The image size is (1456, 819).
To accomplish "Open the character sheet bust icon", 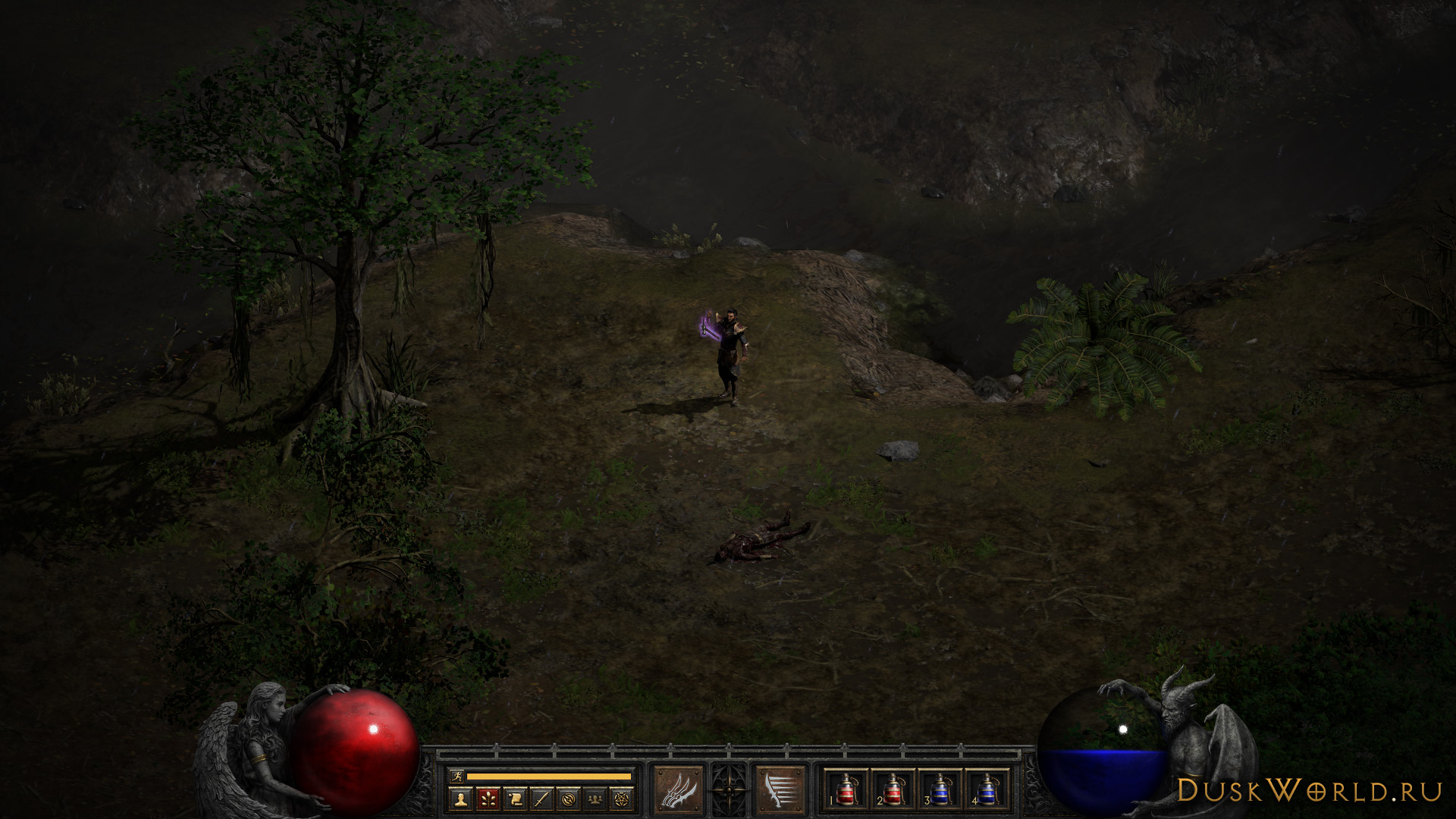I will tap(460, 798).
